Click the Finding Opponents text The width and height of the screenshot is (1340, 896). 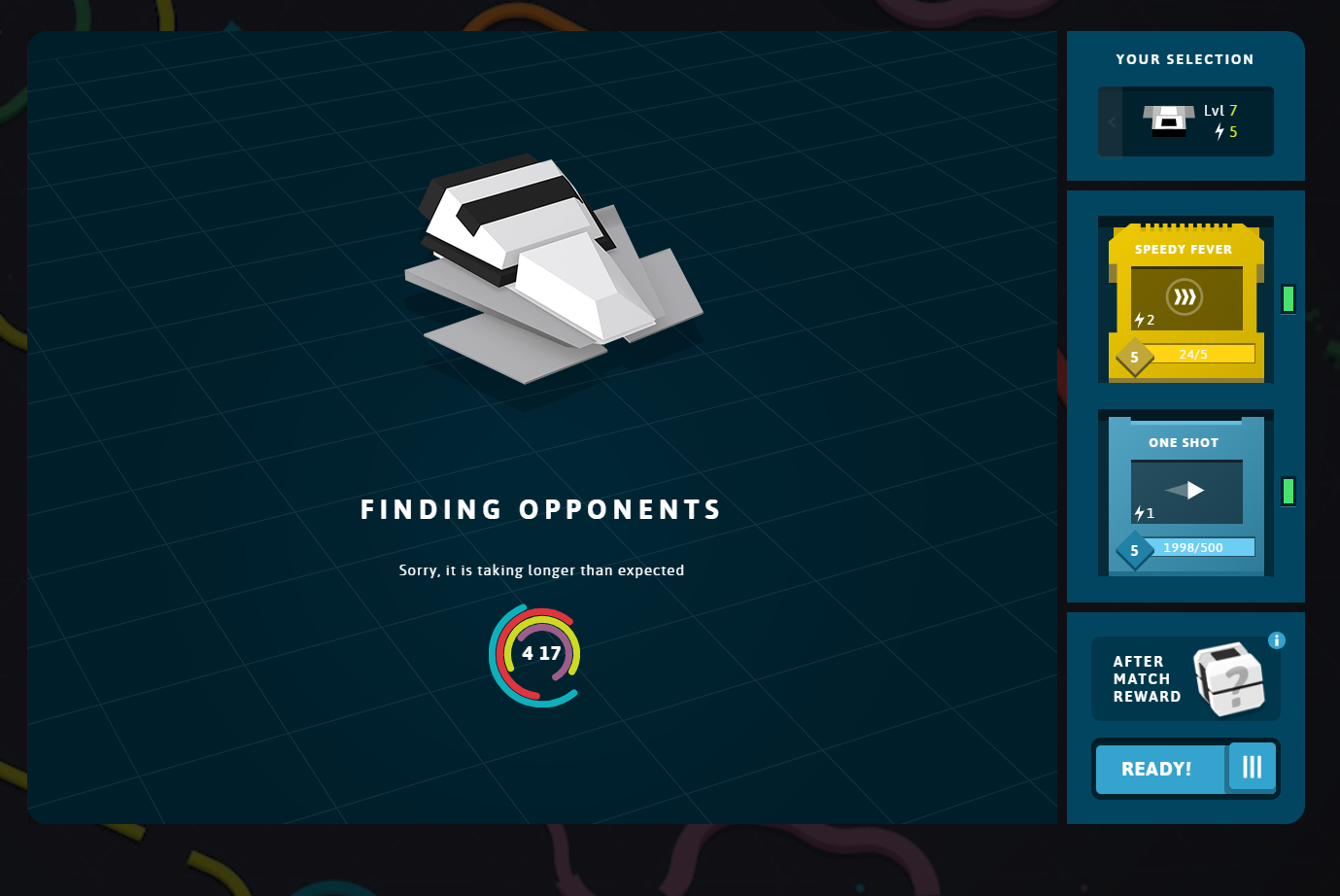pyautogui.click(x=541, y=507)
